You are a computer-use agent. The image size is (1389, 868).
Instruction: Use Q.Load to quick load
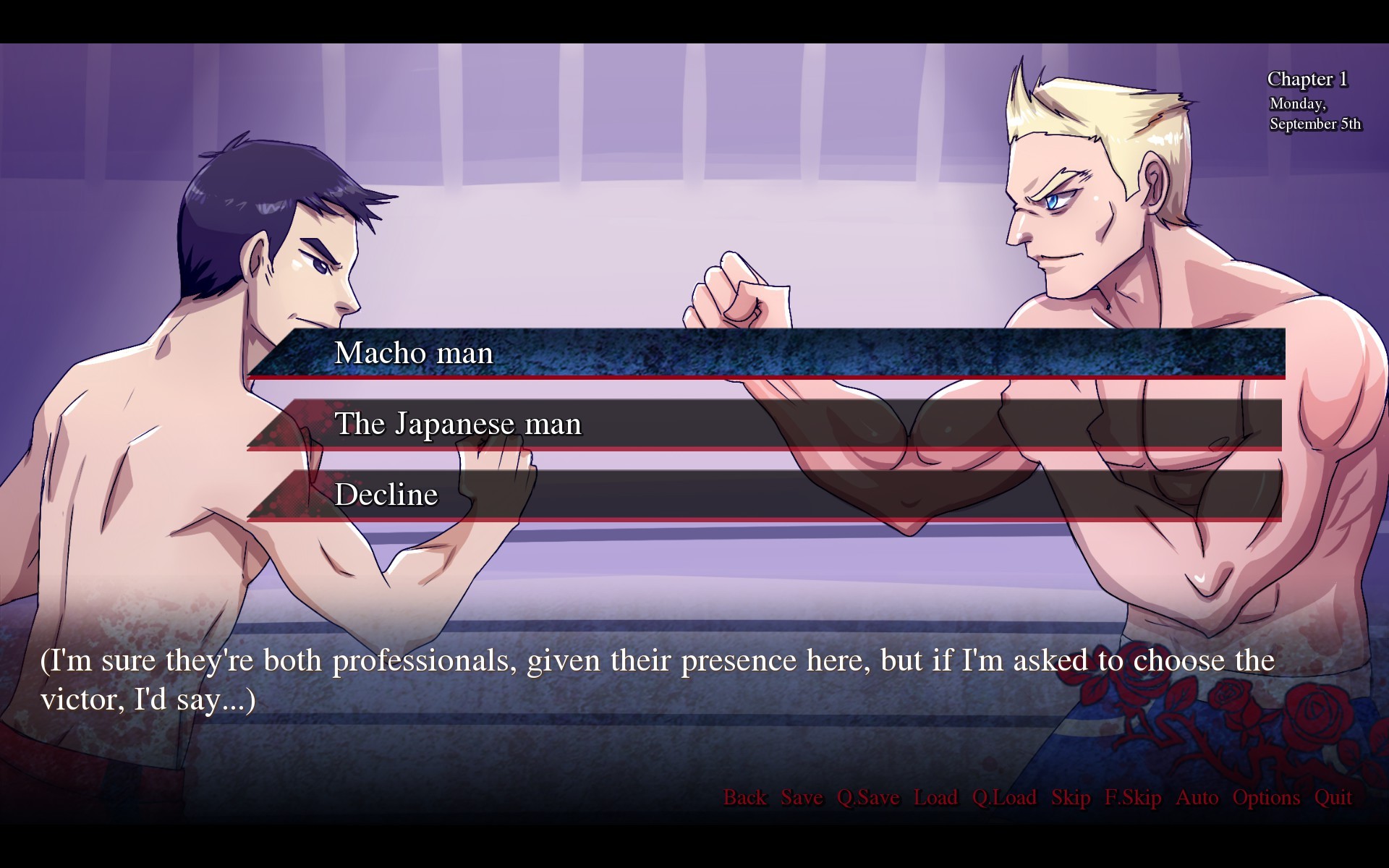tap(1004, 797)
